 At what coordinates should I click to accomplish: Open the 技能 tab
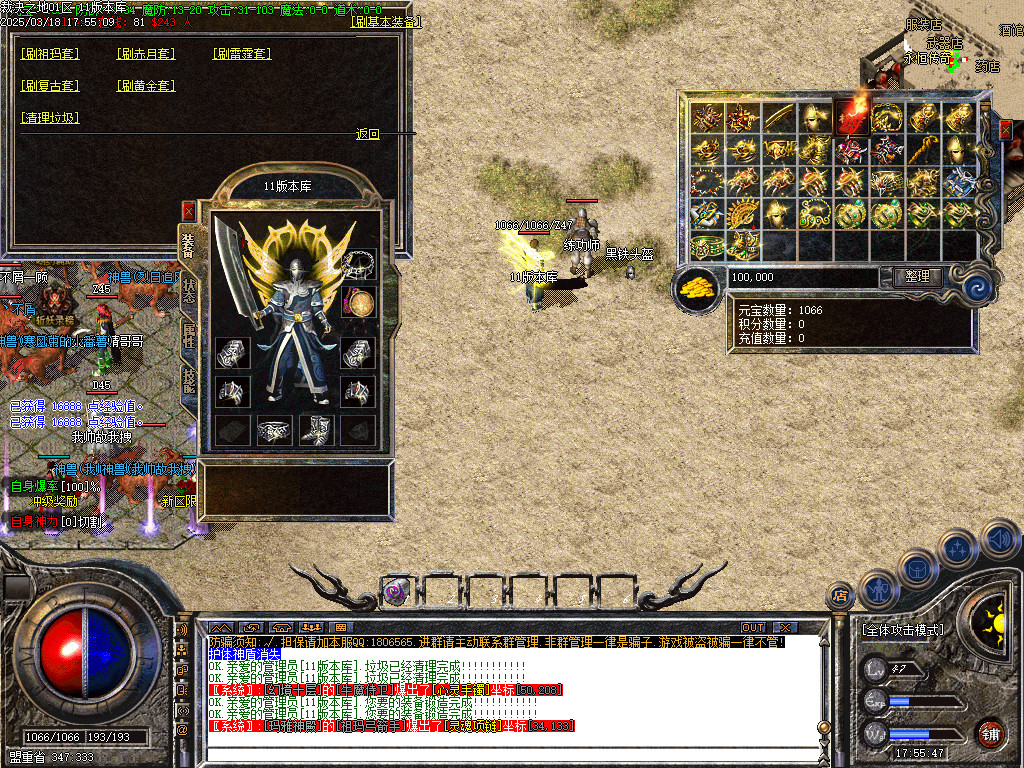tap(188, 378)
